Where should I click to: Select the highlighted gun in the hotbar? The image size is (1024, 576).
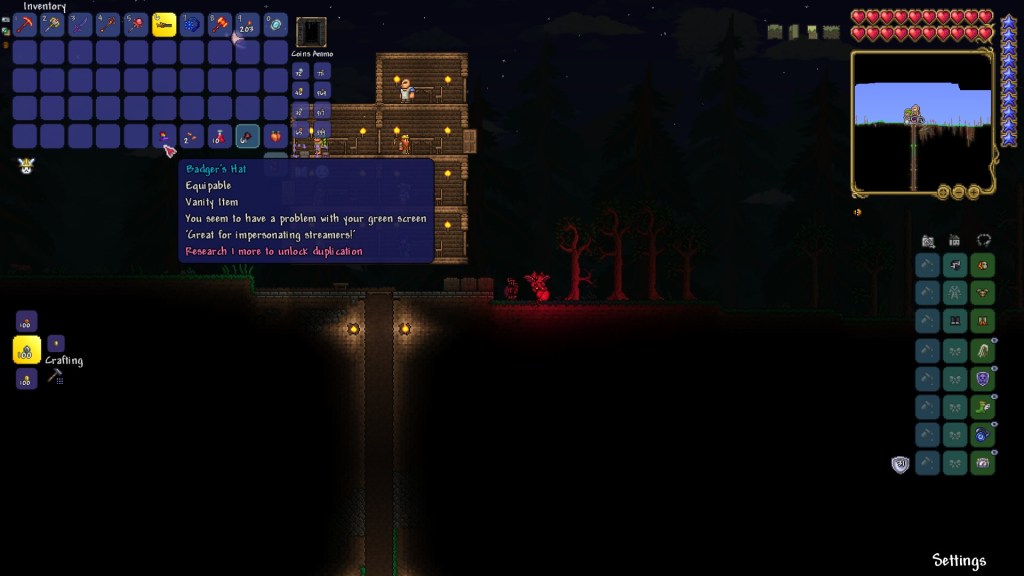164,25
